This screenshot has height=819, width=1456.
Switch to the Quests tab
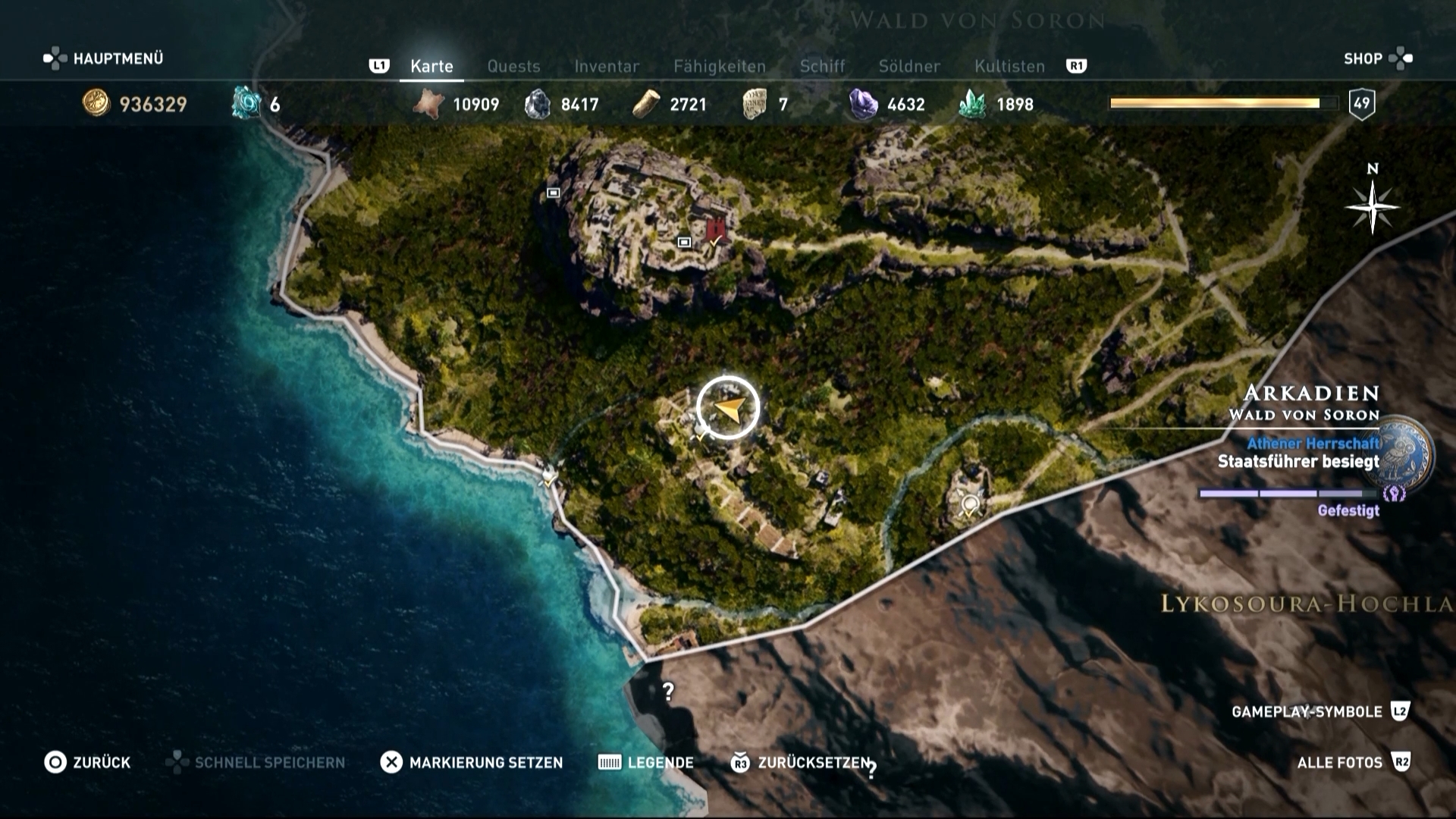coord(513,67)
